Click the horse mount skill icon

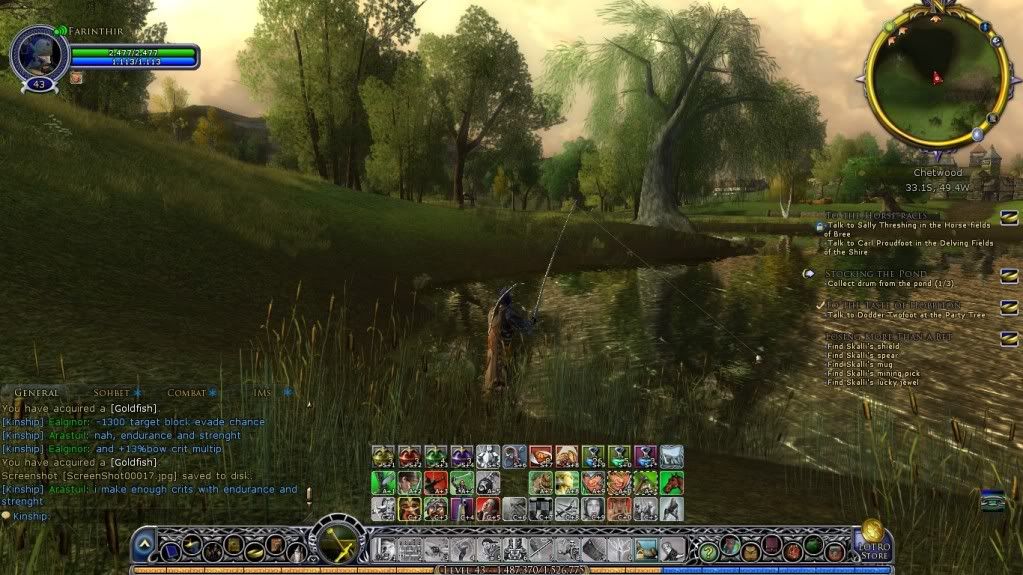point(671,483)
